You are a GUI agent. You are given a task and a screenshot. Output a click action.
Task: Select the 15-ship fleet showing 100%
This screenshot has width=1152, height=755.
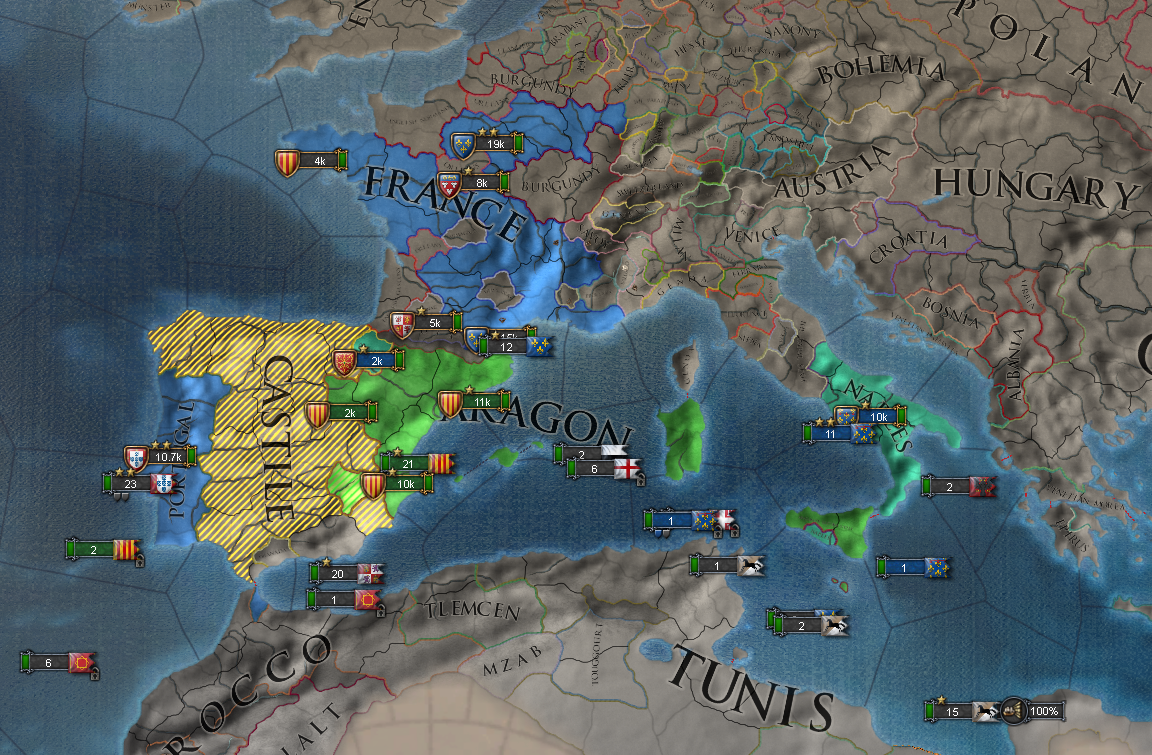tap(954, 711)
